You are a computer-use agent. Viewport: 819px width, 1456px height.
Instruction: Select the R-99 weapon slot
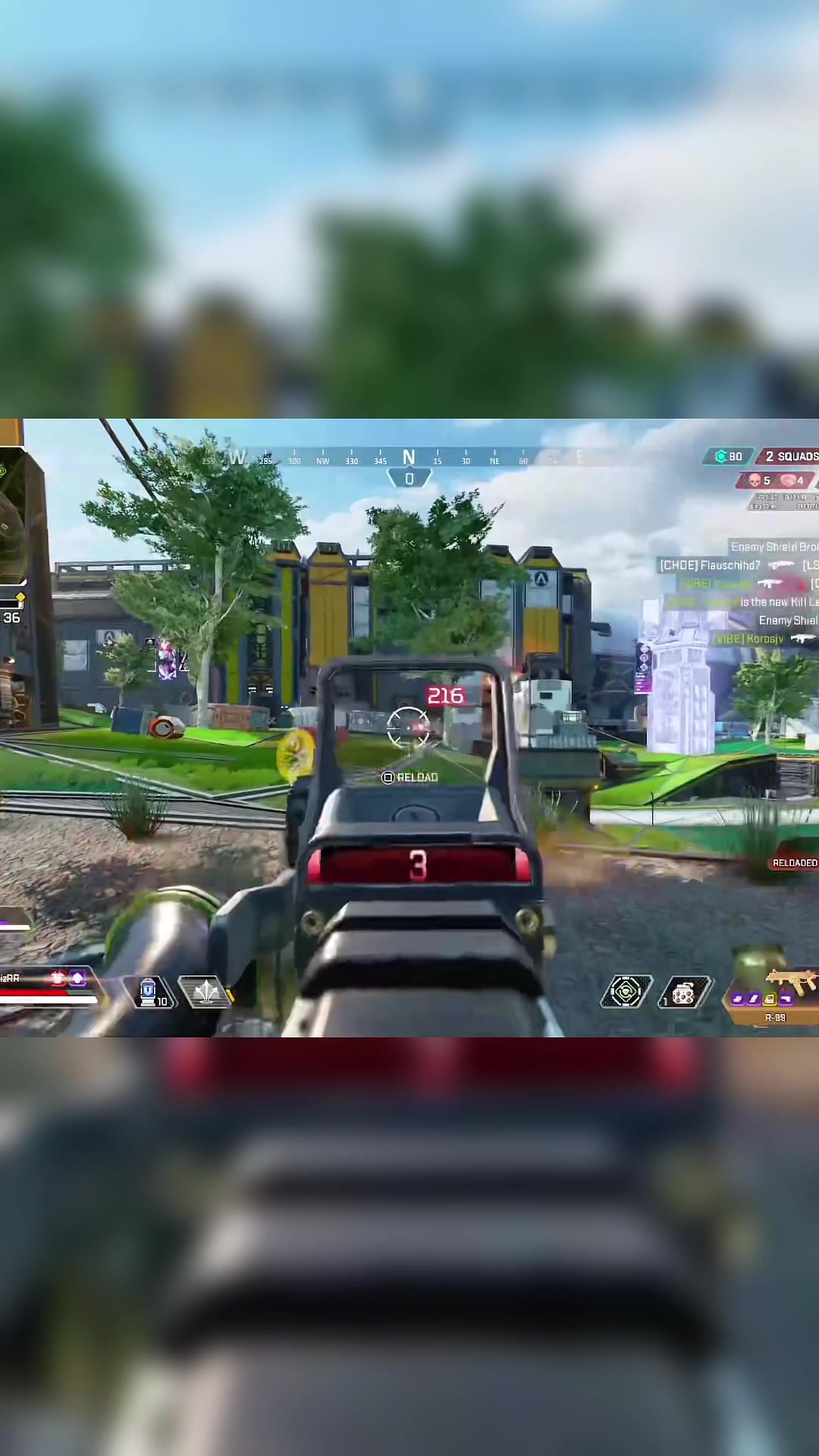pos(777,993)
